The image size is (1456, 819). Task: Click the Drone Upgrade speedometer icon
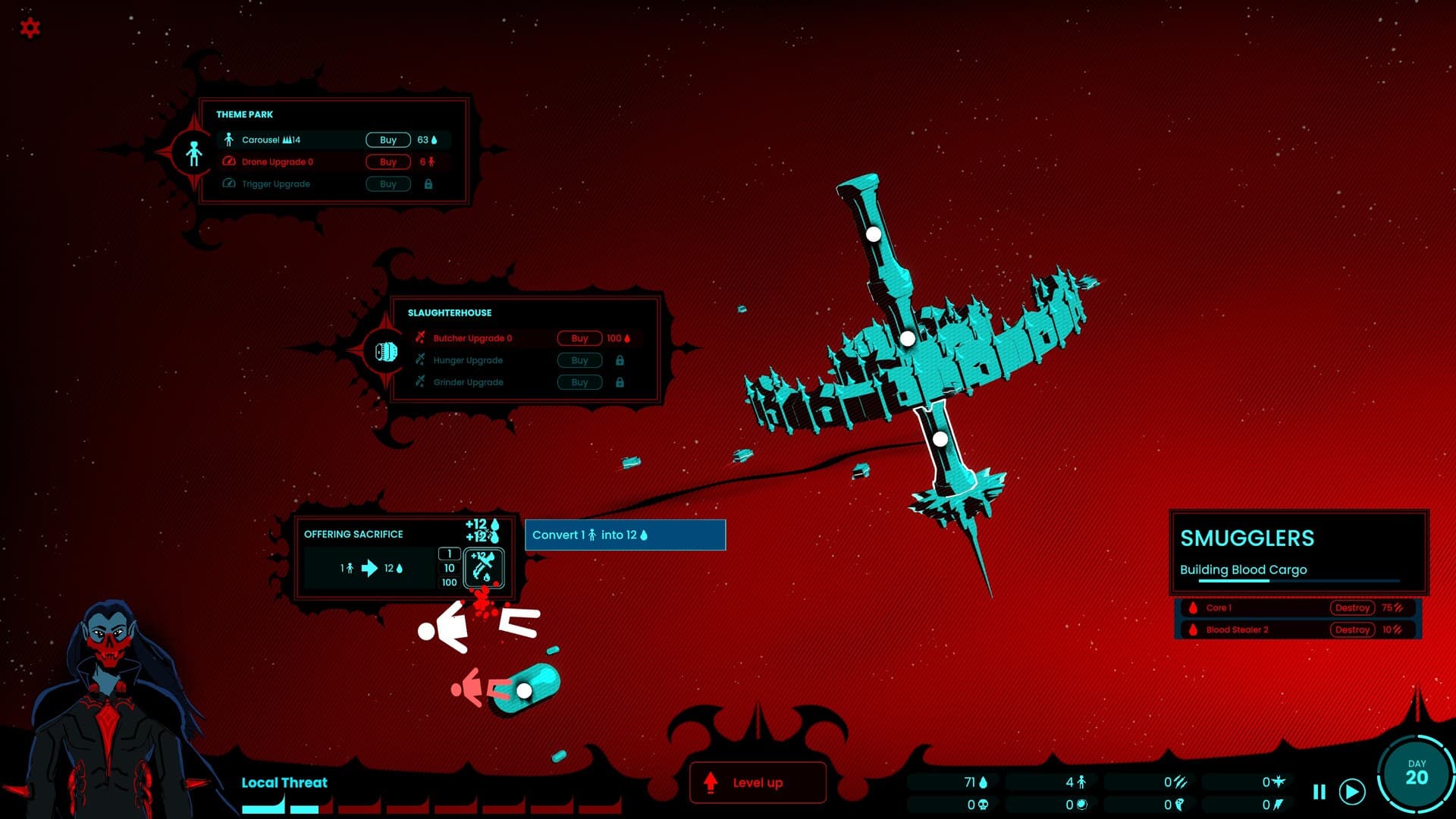pos(229,162)
